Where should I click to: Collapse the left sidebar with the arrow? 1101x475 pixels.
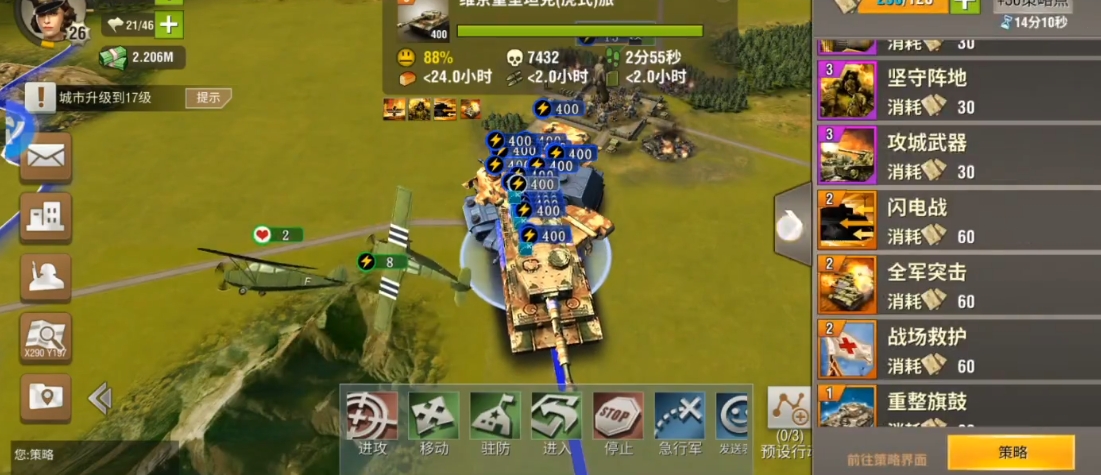[100, 399]
